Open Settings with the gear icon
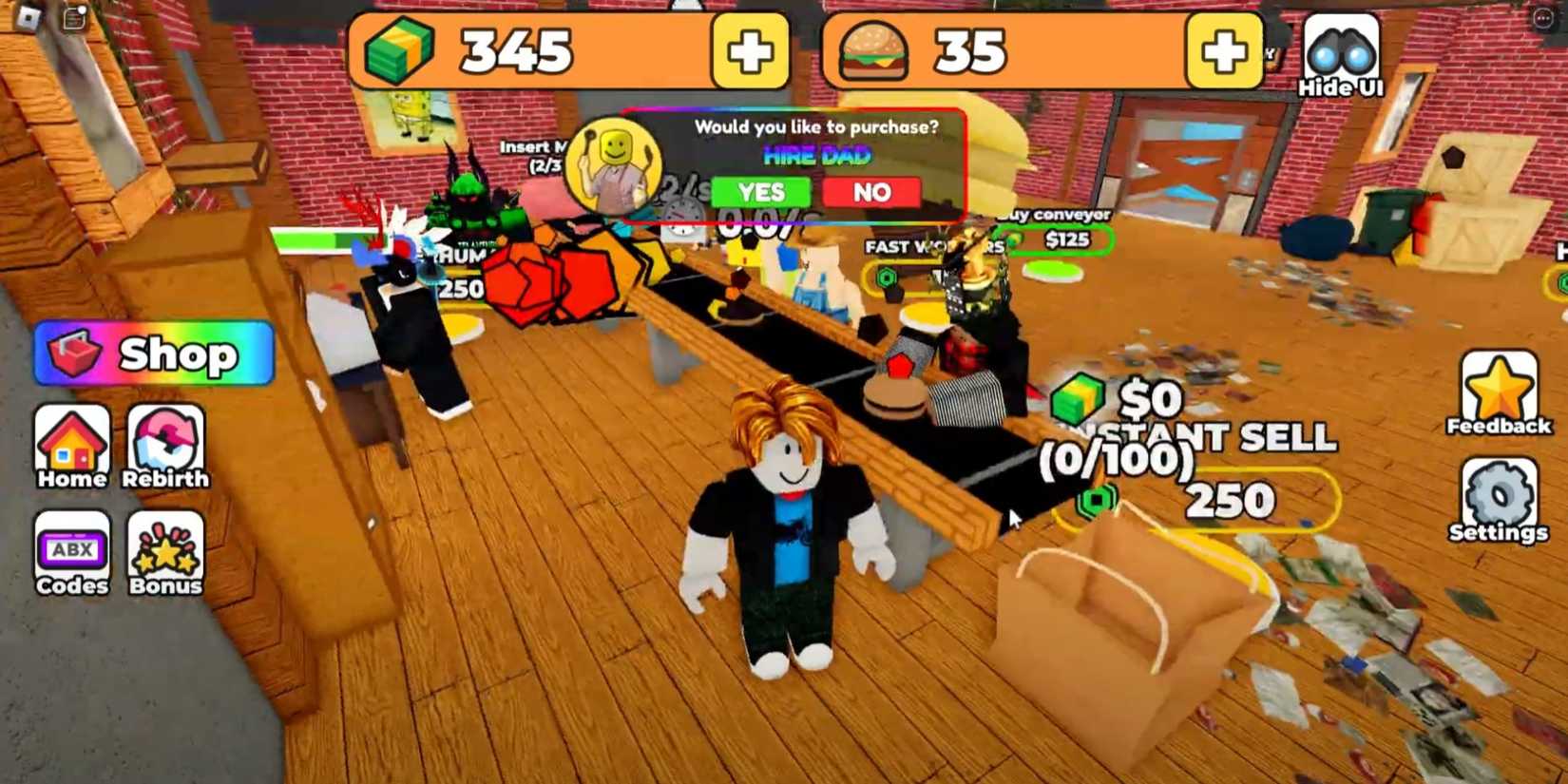The width and height of the screenshot is (1568, 784). 1497,497
